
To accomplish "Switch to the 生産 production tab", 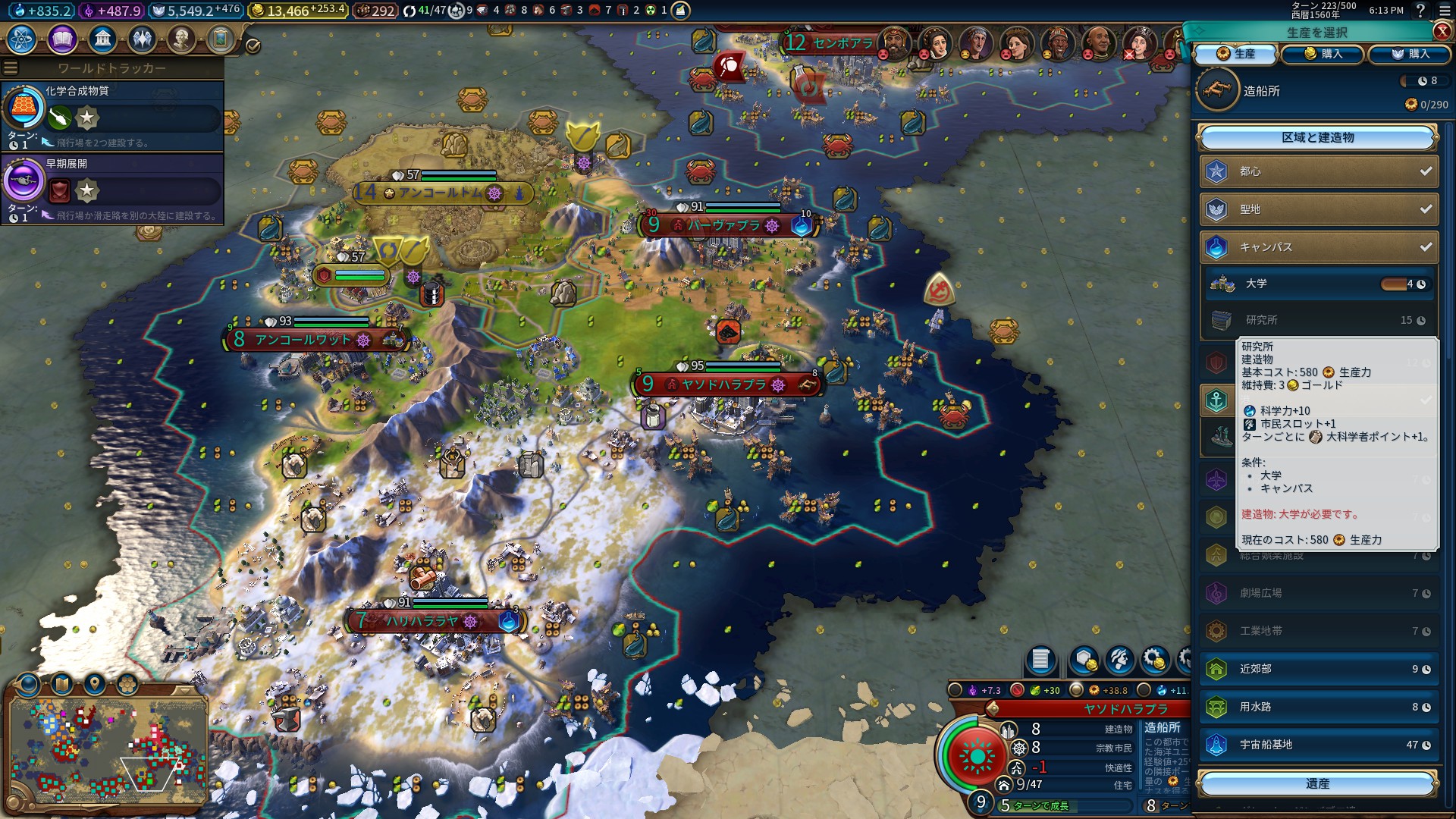I will coord(1236,54).
